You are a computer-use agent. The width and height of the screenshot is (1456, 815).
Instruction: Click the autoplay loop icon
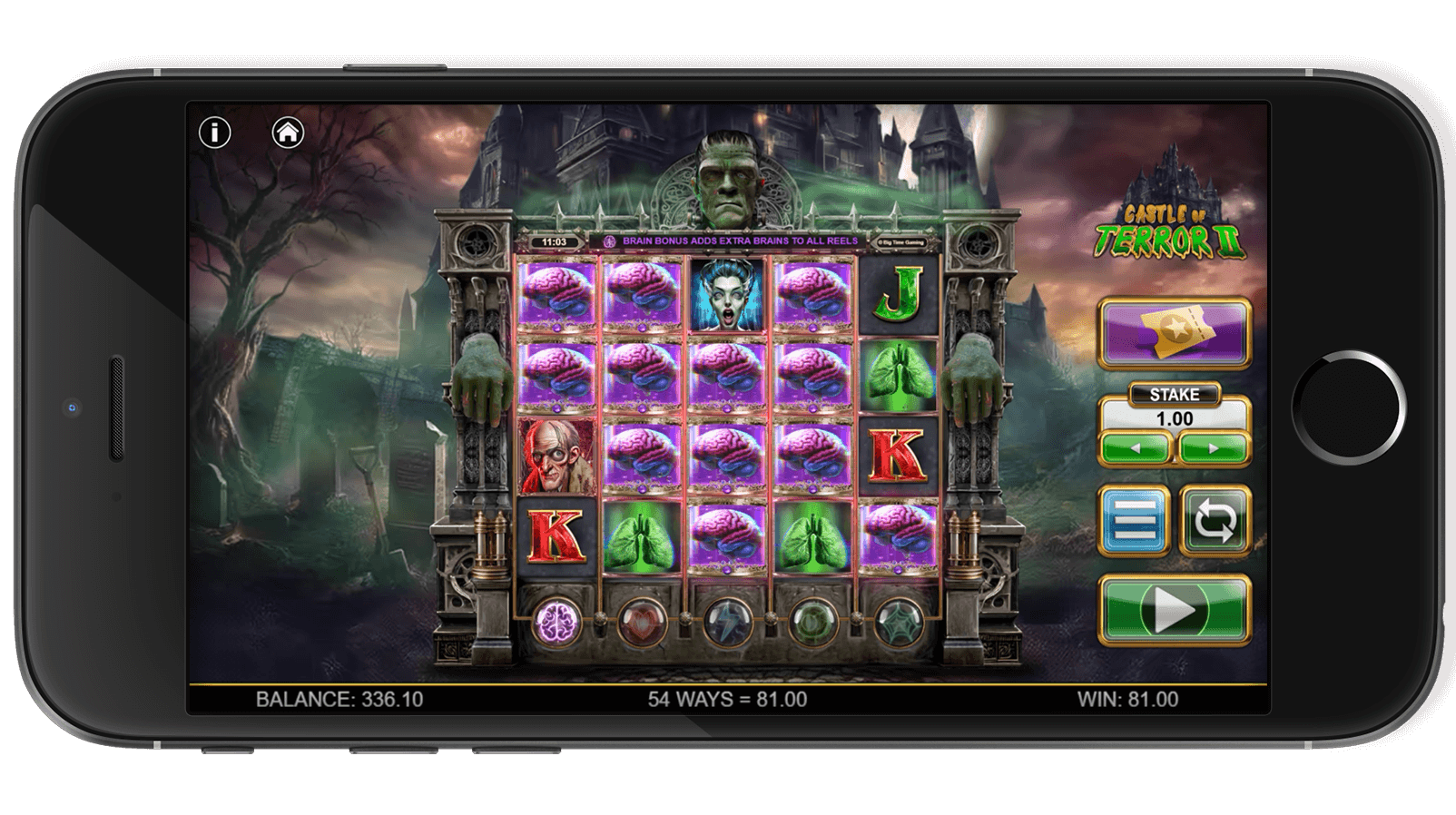point(1213,521)
